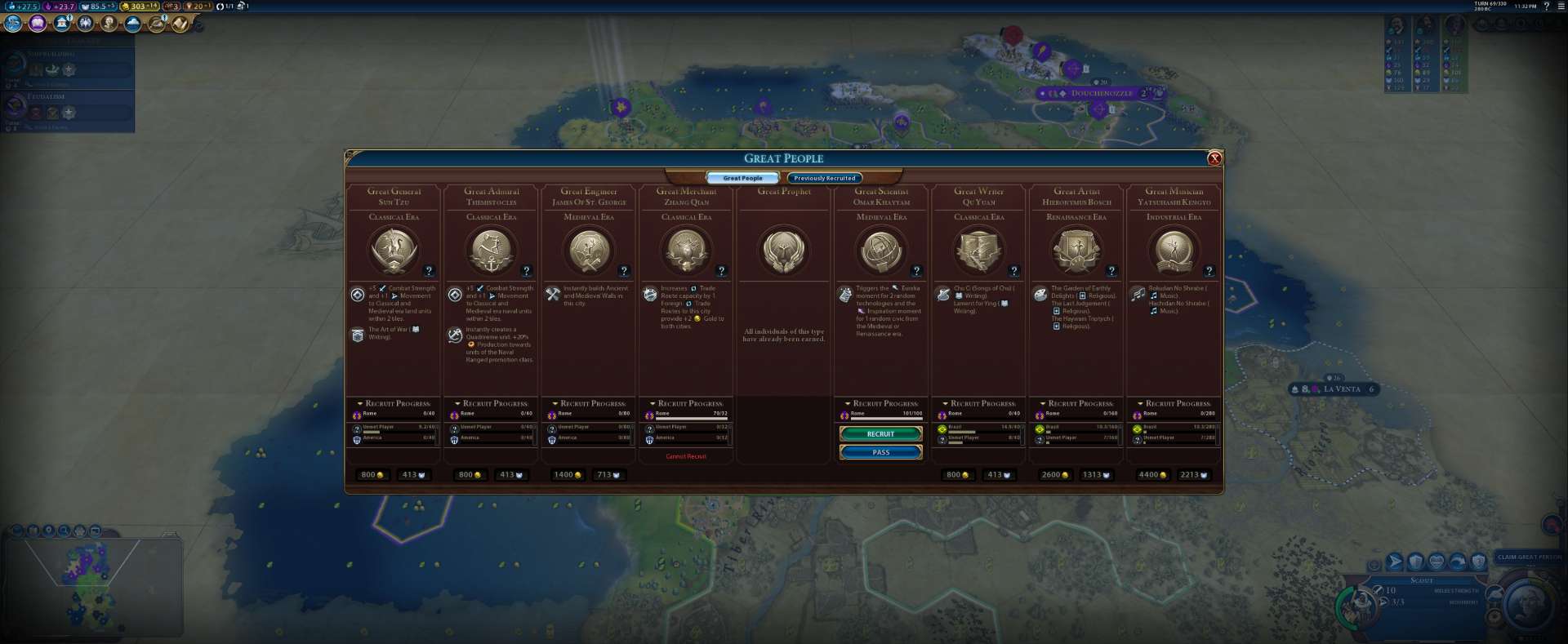Open the help icon for James of St. George
Screen dimensions: 1568x644
pos(624,271)
